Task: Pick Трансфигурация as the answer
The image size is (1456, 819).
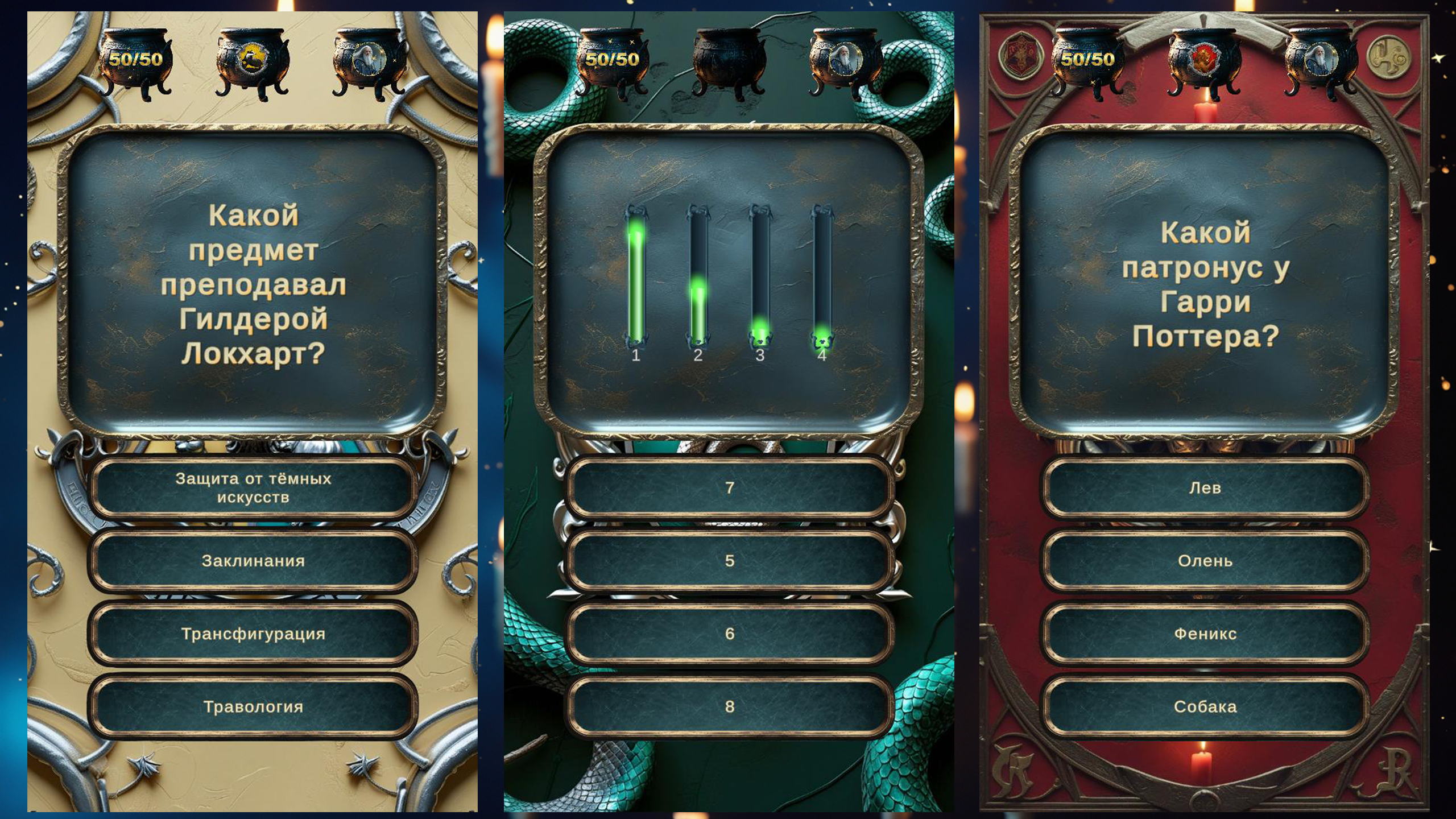Action: click(x=253, y=634)
